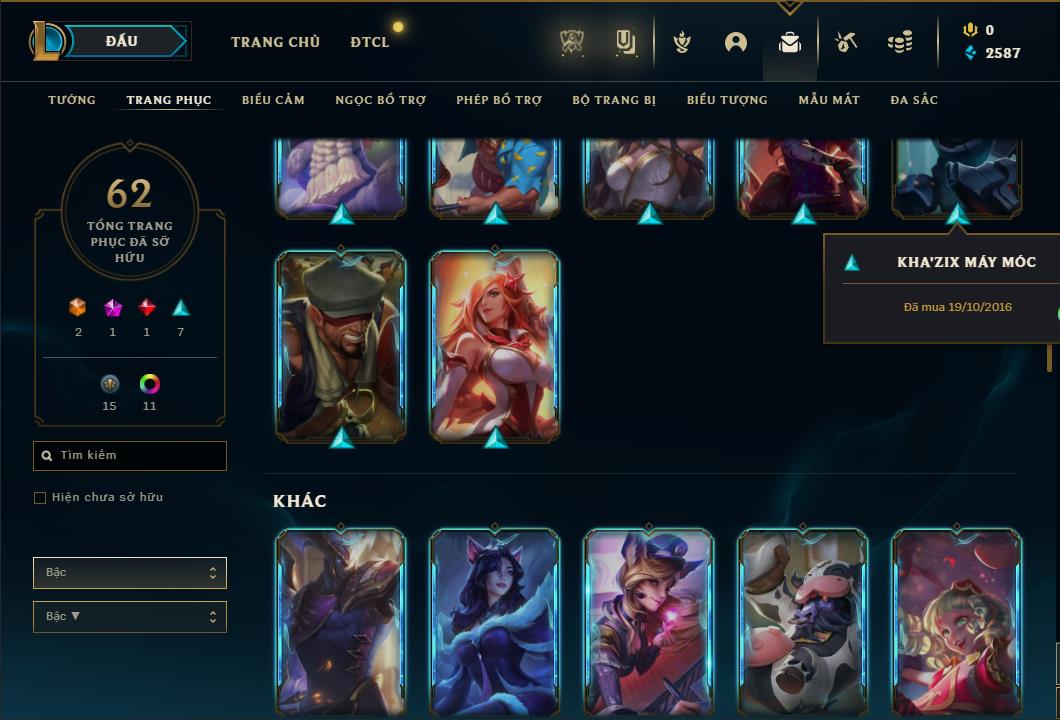The image size is (1060, 720).
Task: Switch to the MẪU MẮT tab
Action: tap(829, 100)
